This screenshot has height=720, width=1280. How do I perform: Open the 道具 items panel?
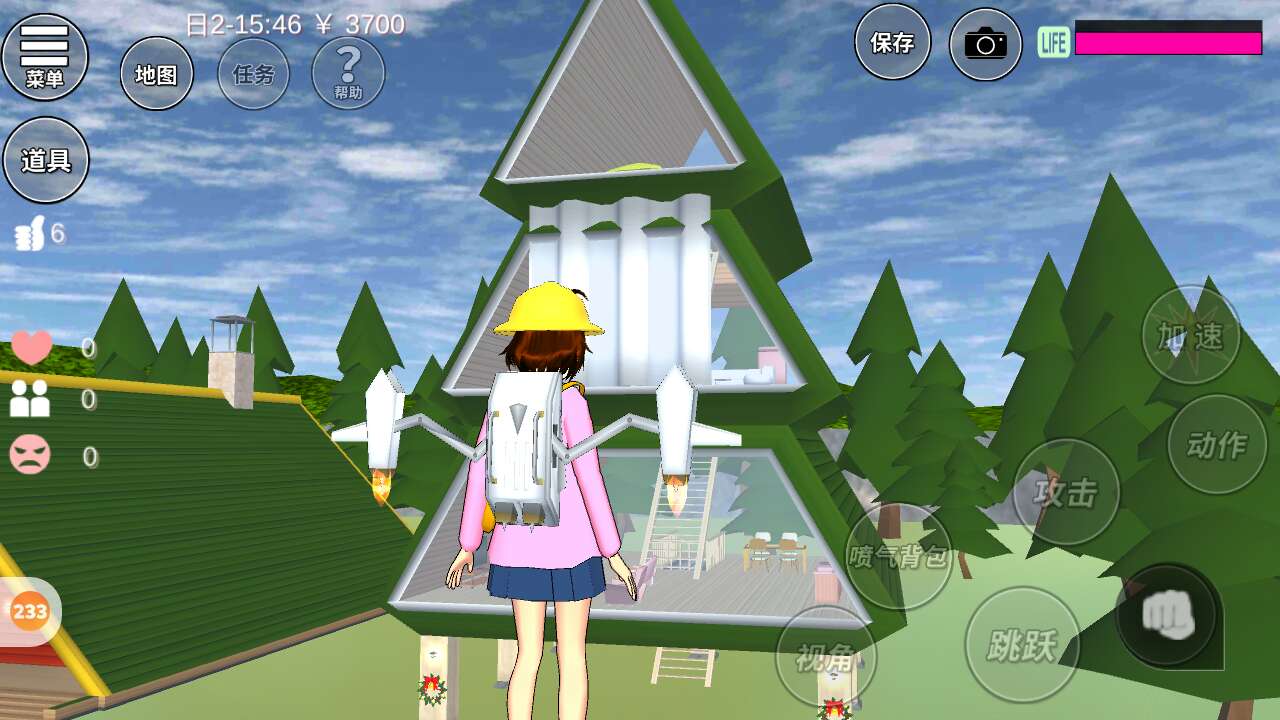pyautogui.click(x=46, y=160)
